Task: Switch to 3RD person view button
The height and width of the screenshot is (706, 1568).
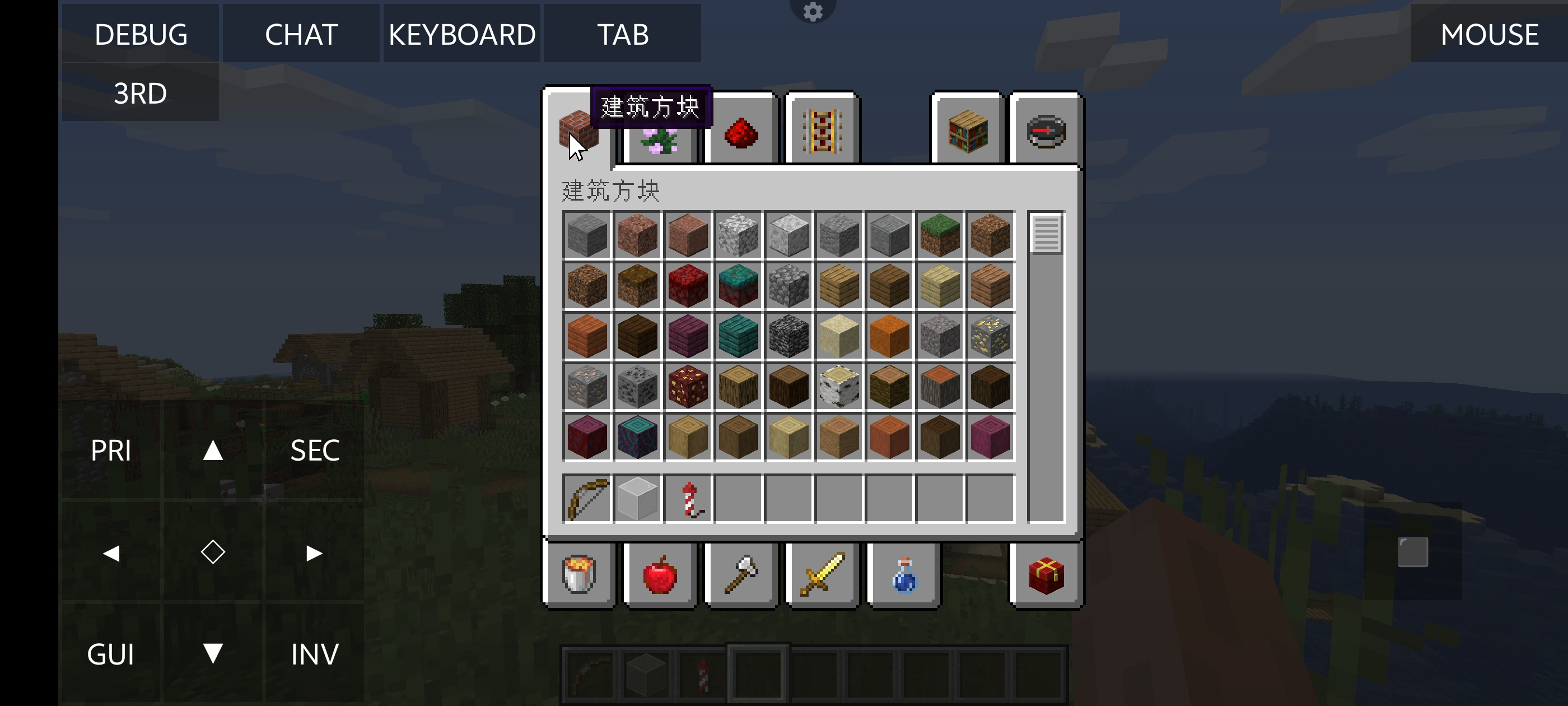Action: 141,93
